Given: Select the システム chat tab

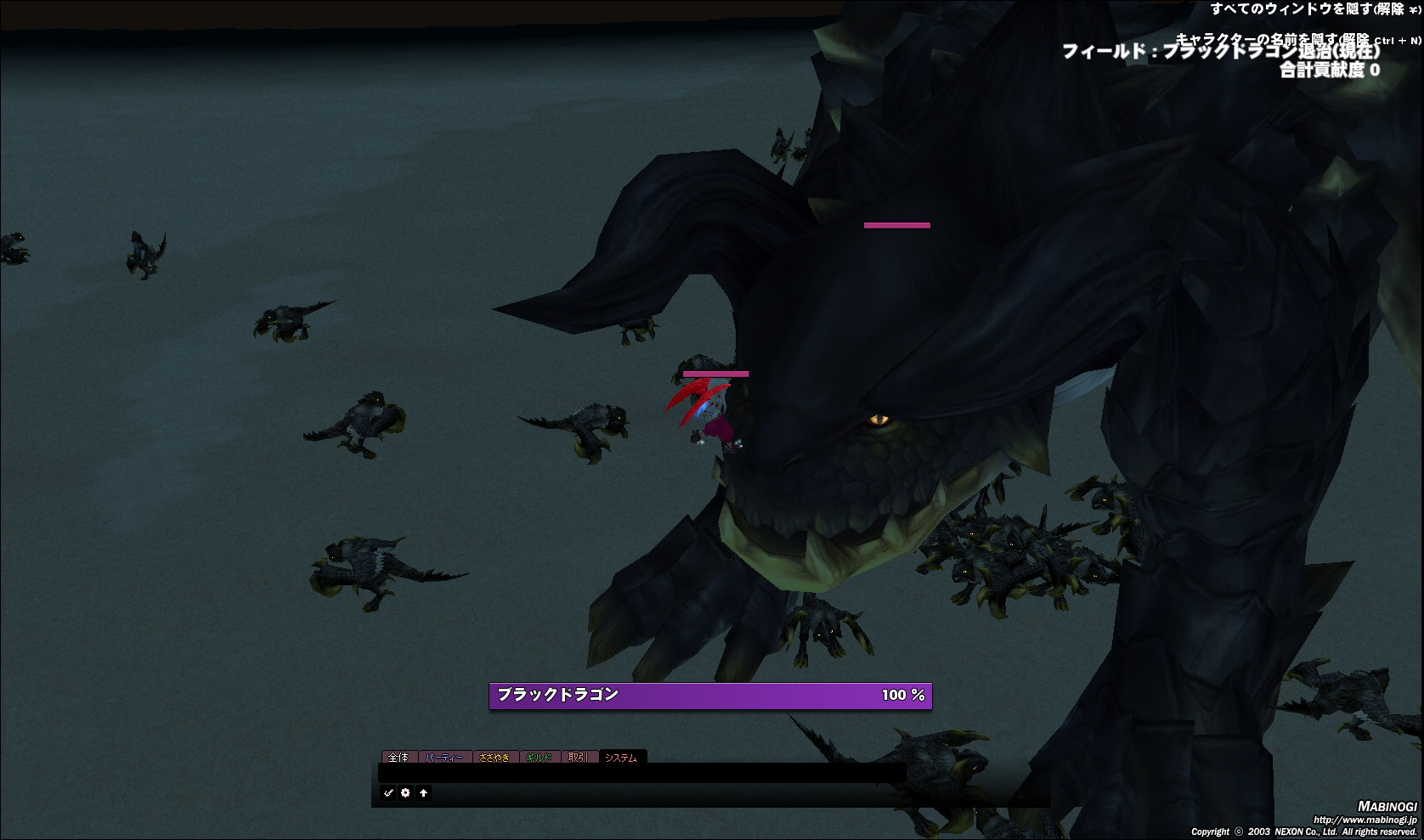Looking at the screenshot, I should click(621, 757).
